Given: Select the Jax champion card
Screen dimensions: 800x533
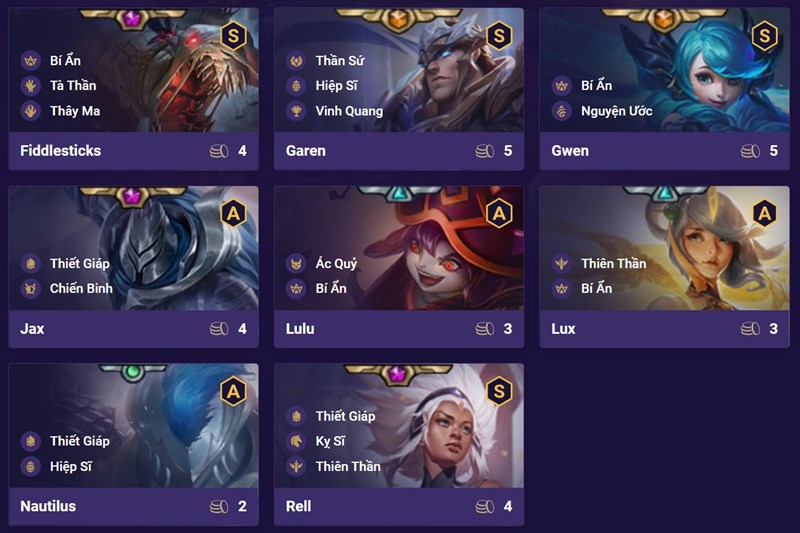Looking at the screenshot, I should (133, 267).
